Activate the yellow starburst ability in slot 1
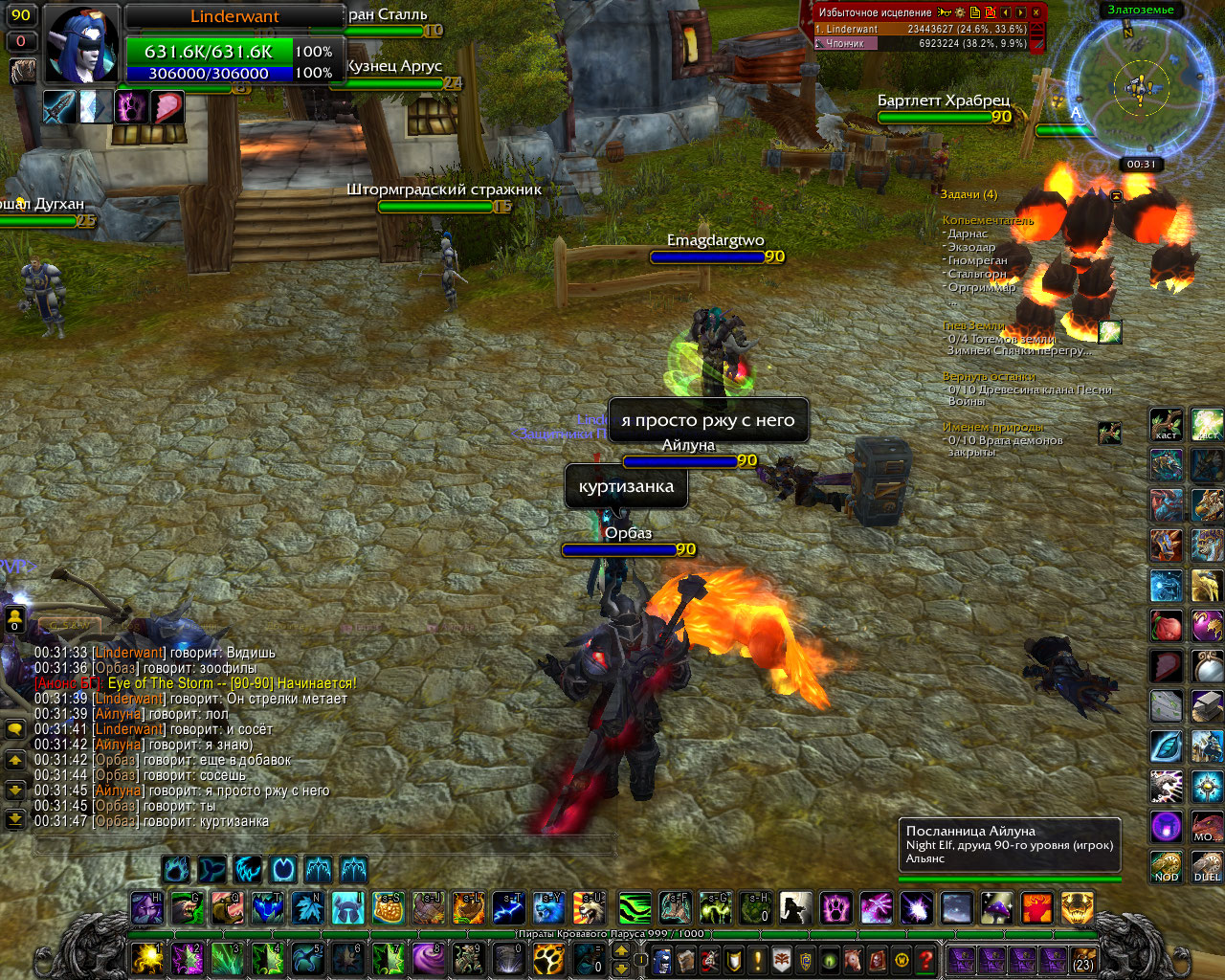Screen dimensions: 1225x980 [147, 958]
